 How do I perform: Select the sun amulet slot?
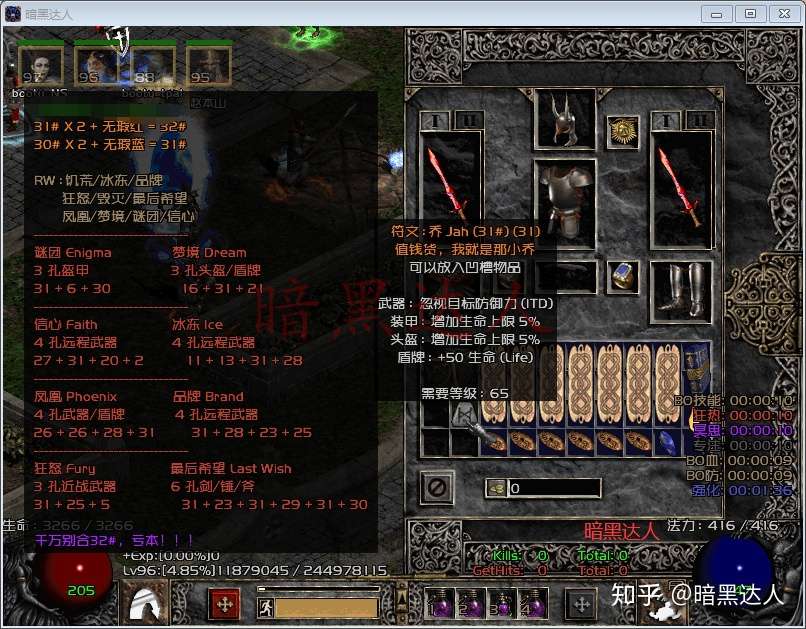623,132
